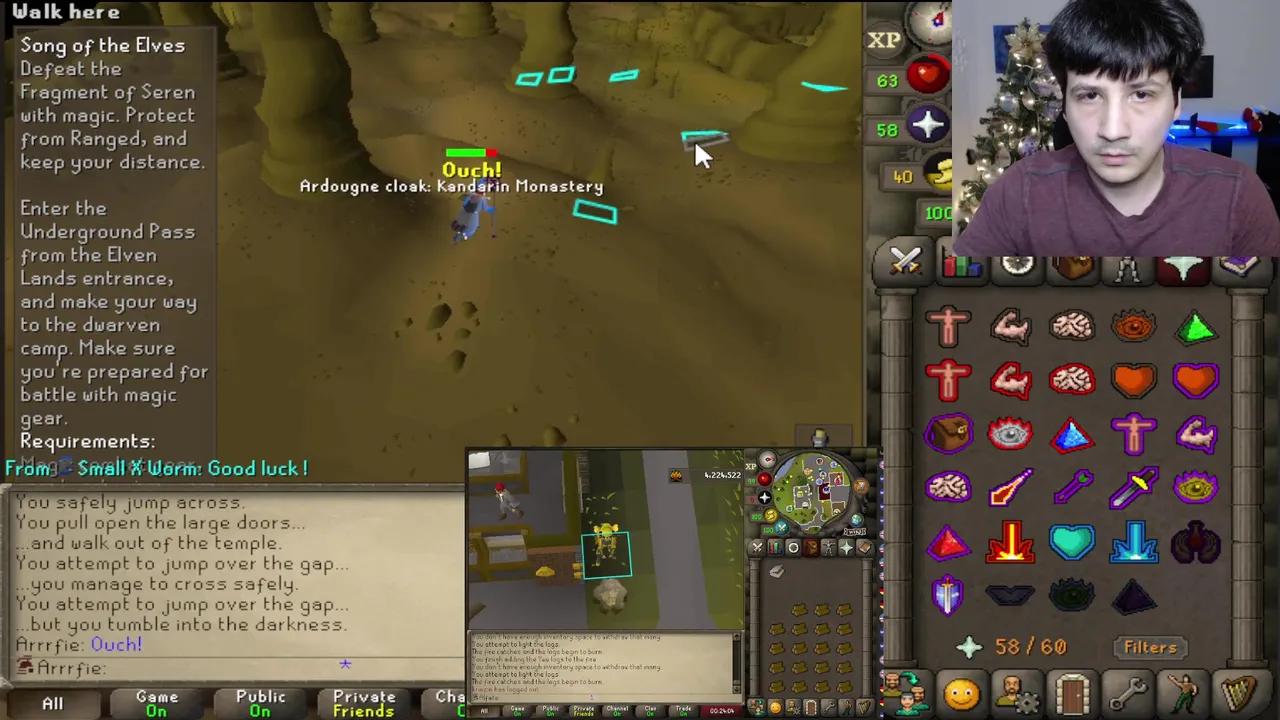This screenshot has height=720, width=1280.
Task: Open the Skills tab
Action: [960, 262]
